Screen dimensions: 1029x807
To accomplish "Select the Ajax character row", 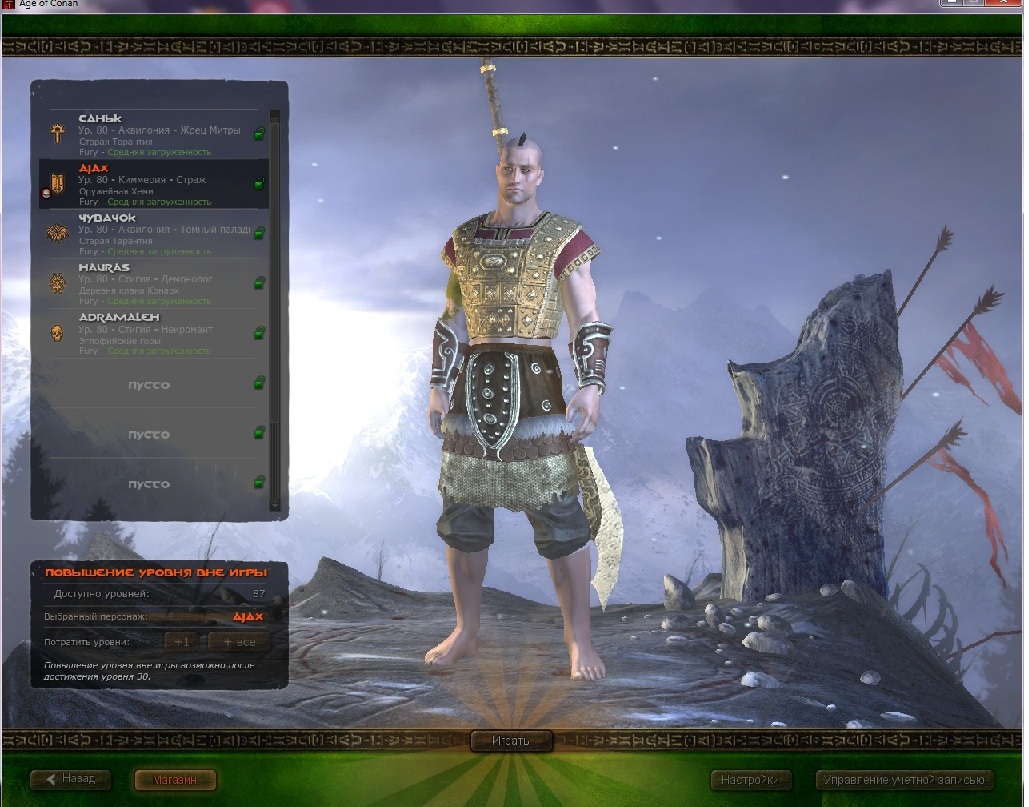I will (x=150, y=184).
